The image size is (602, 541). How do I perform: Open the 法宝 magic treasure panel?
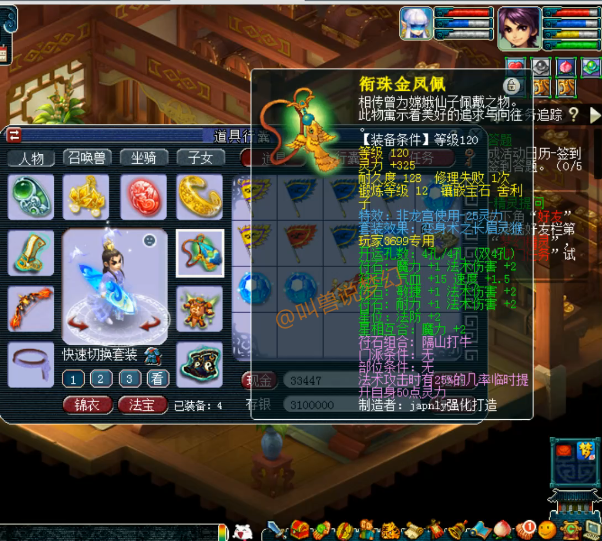pos(143,405)
